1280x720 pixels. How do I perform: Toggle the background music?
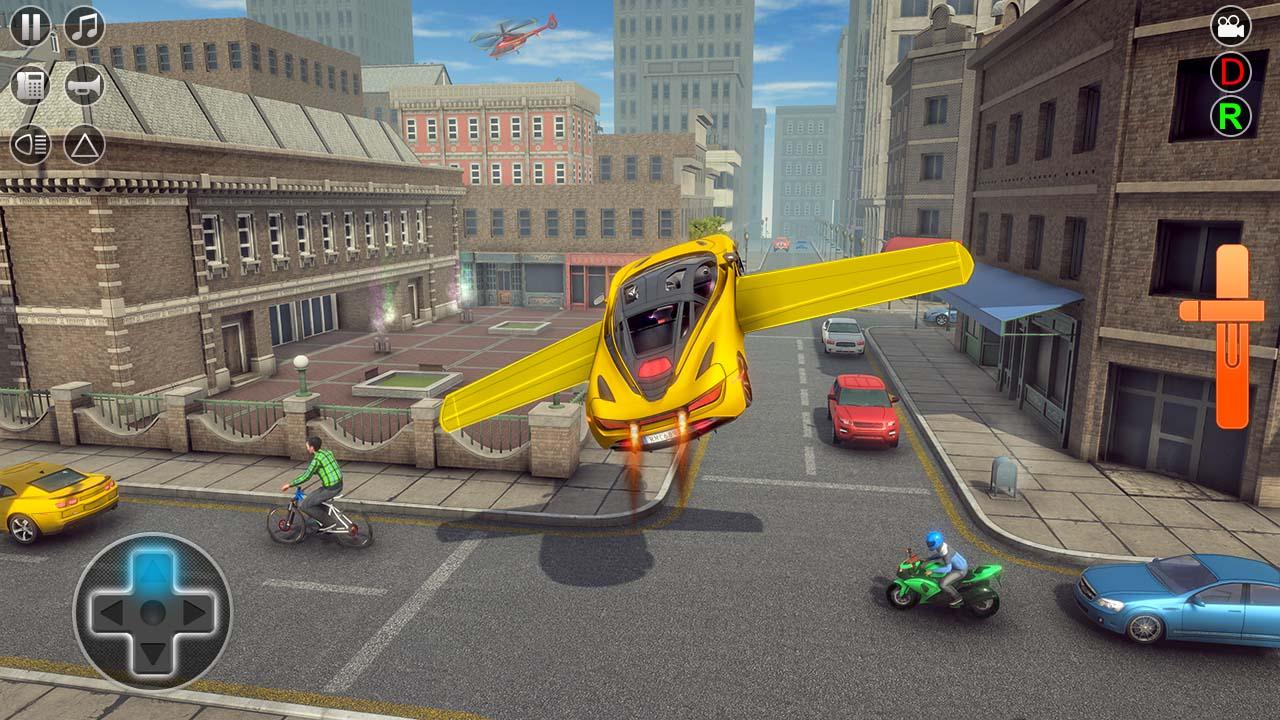click(83, 26)
